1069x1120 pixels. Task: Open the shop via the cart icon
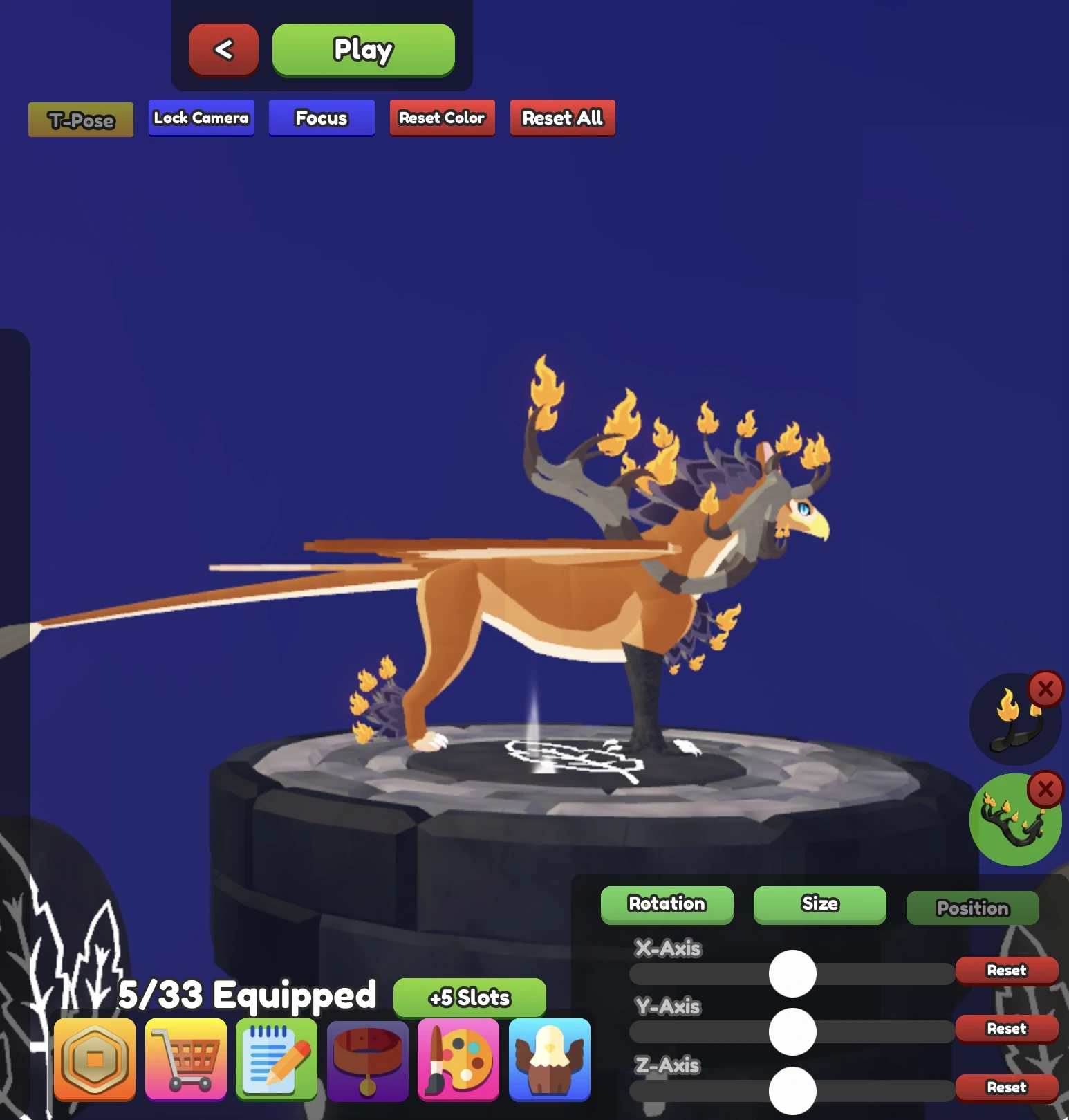click(x=185, y=1059)
